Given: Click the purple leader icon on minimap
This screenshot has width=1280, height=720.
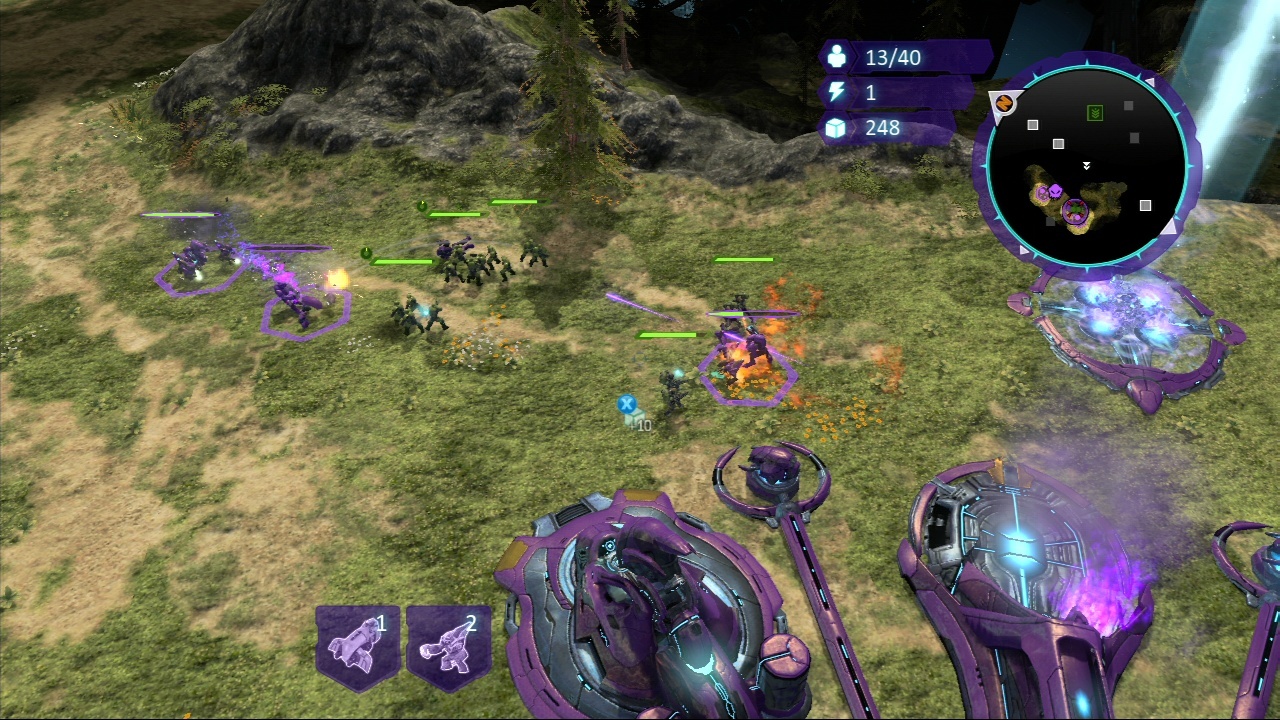Looking at the screenshot, I should pos(1054,192).
